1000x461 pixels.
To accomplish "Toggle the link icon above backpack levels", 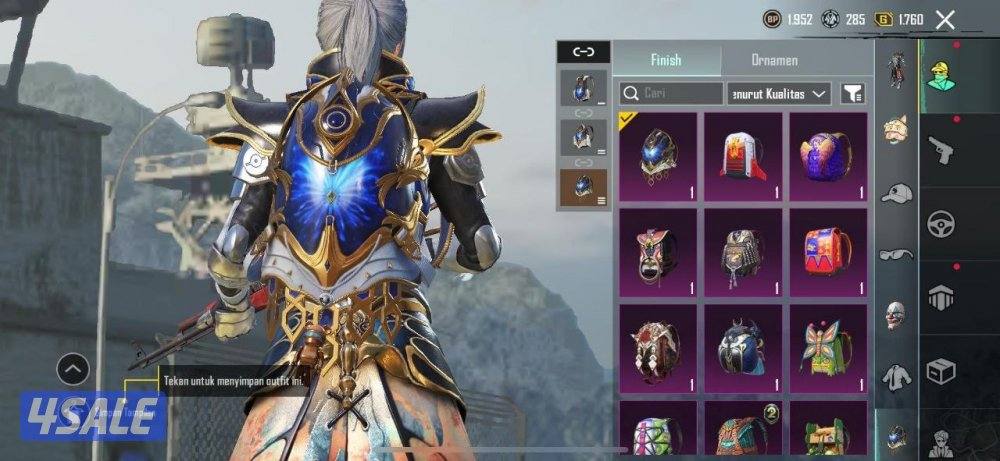I will (583, 52).
